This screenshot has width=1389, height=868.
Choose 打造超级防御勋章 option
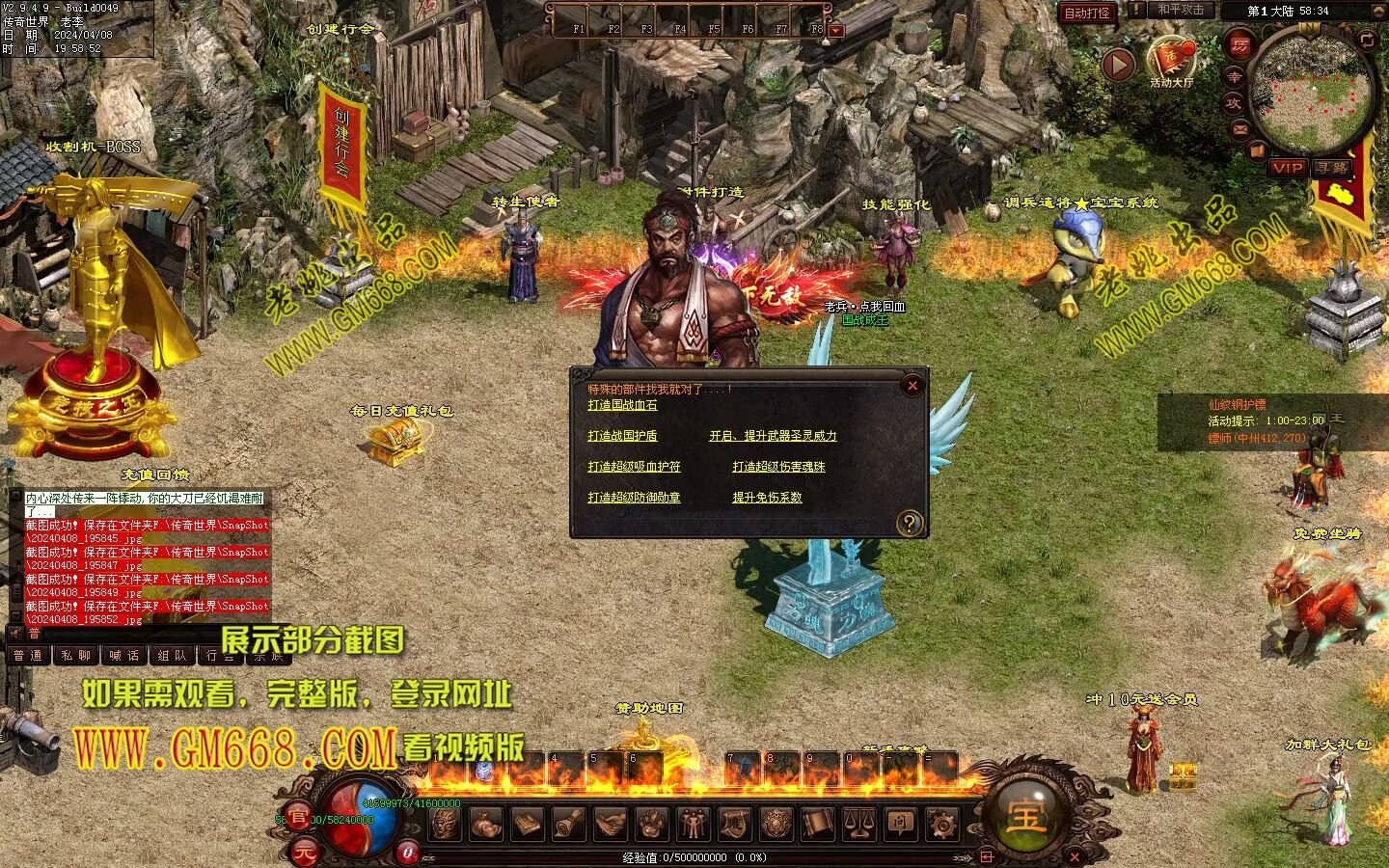[634, 498]
